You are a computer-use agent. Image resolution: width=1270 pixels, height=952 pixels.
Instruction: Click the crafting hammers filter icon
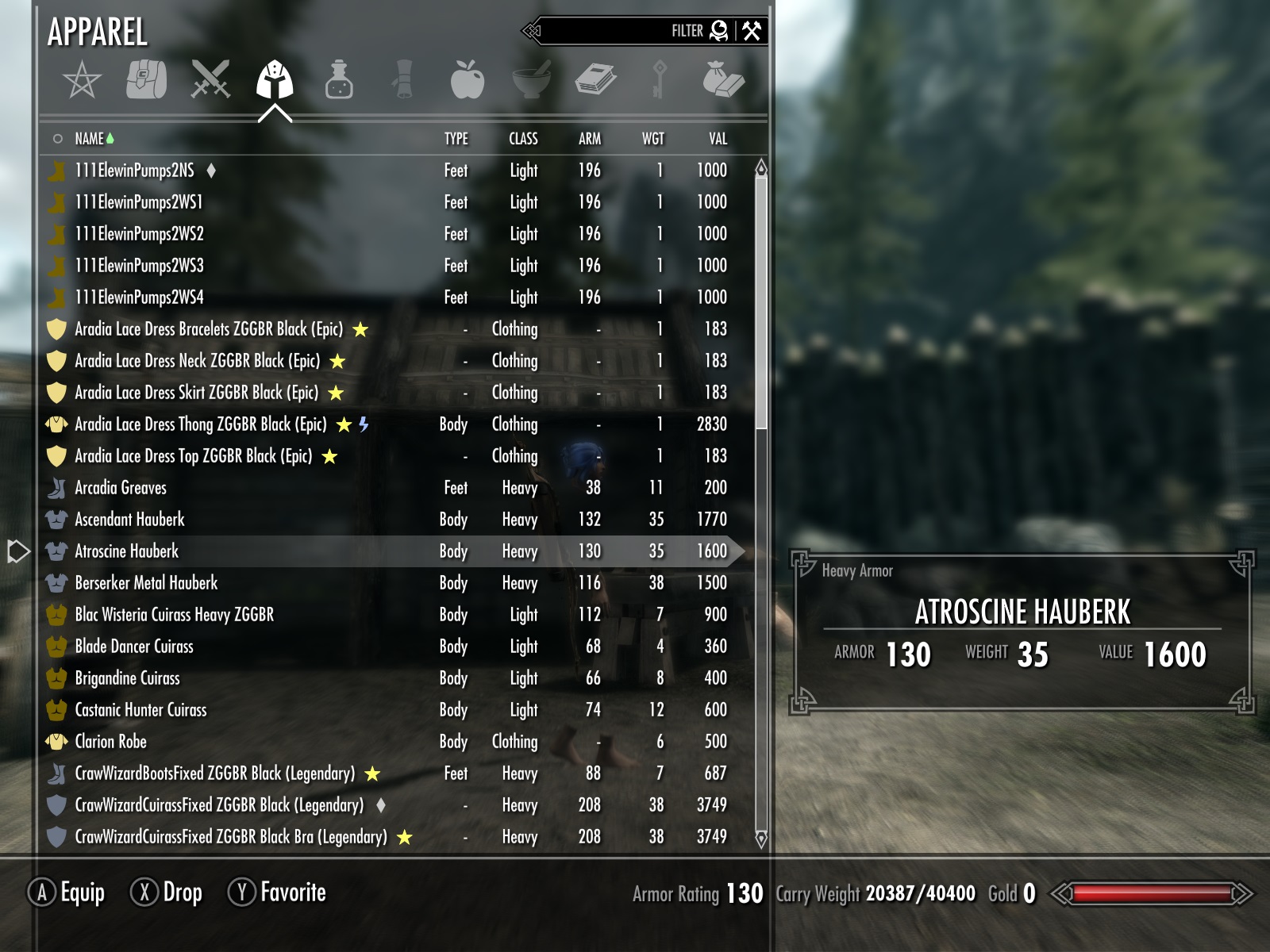(x=754, y=30)
